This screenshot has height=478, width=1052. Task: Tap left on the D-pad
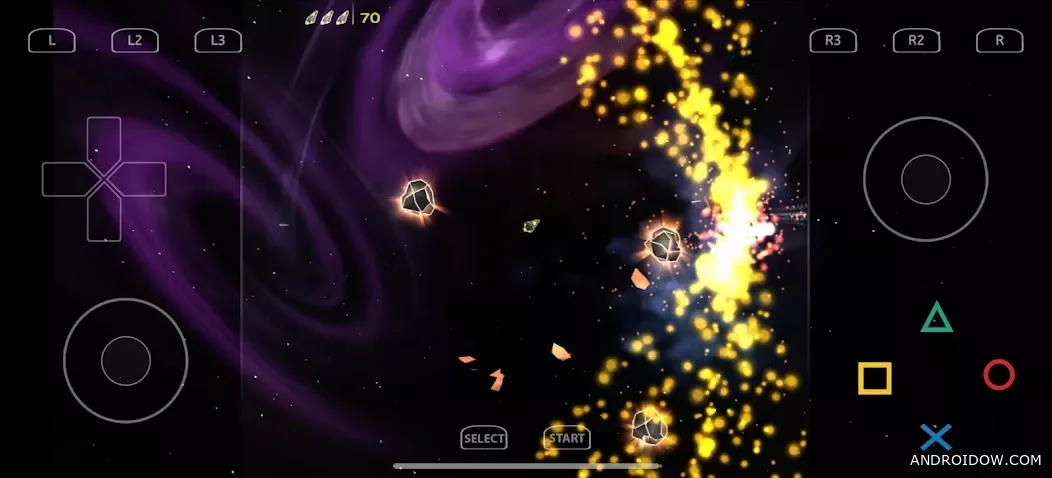click(x=63, y=179)
